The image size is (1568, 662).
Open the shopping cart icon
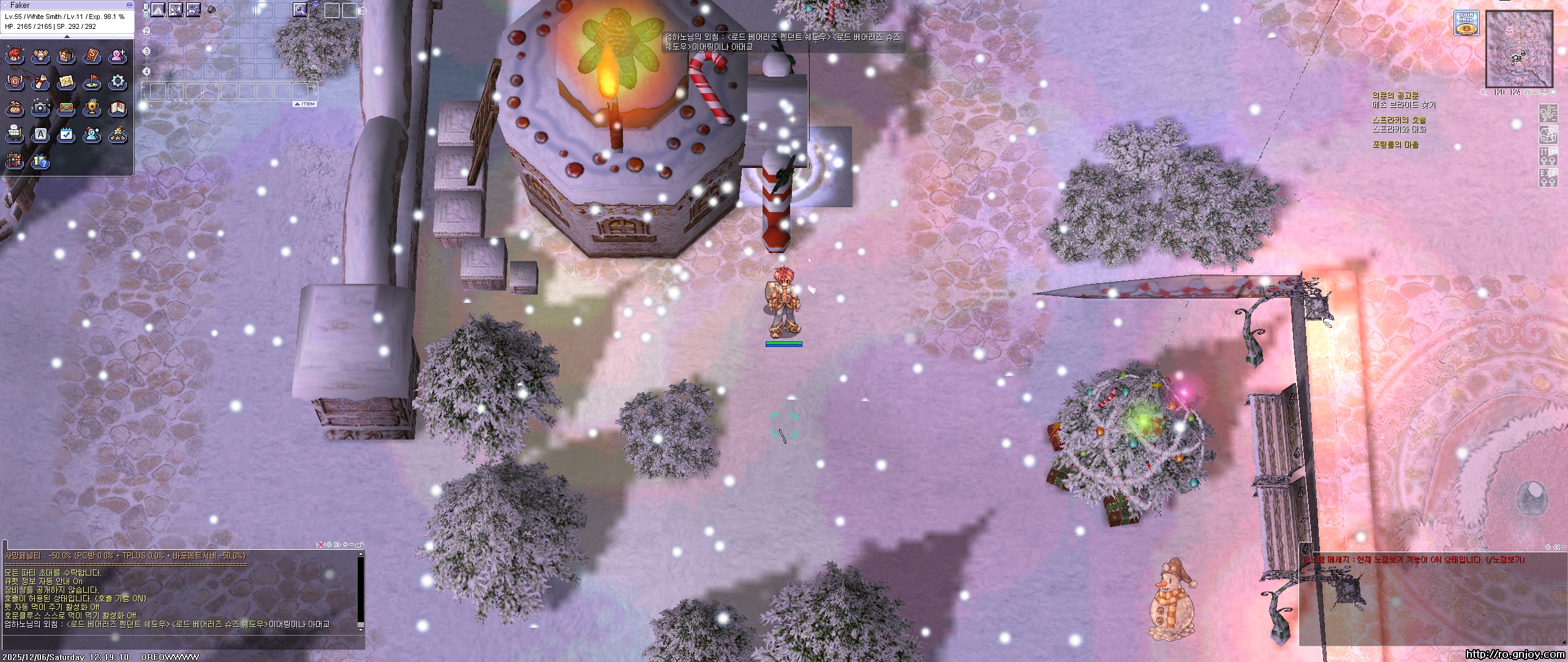(14, 134)
